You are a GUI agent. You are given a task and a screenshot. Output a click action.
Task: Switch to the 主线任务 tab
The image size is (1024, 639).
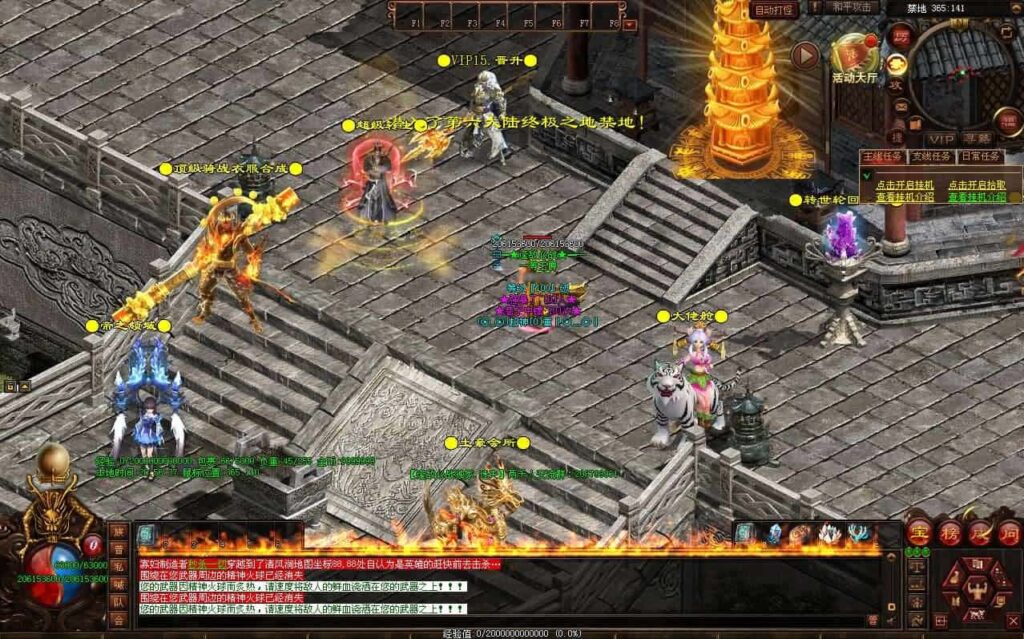pyautogui.click(x=882, y=156)
